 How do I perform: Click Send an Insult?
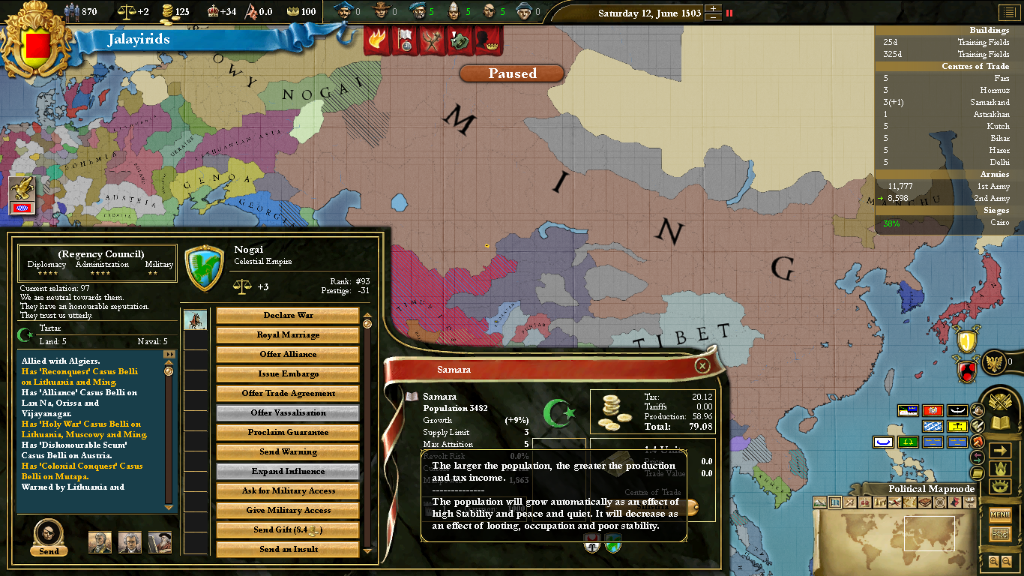tap(287, 549)
